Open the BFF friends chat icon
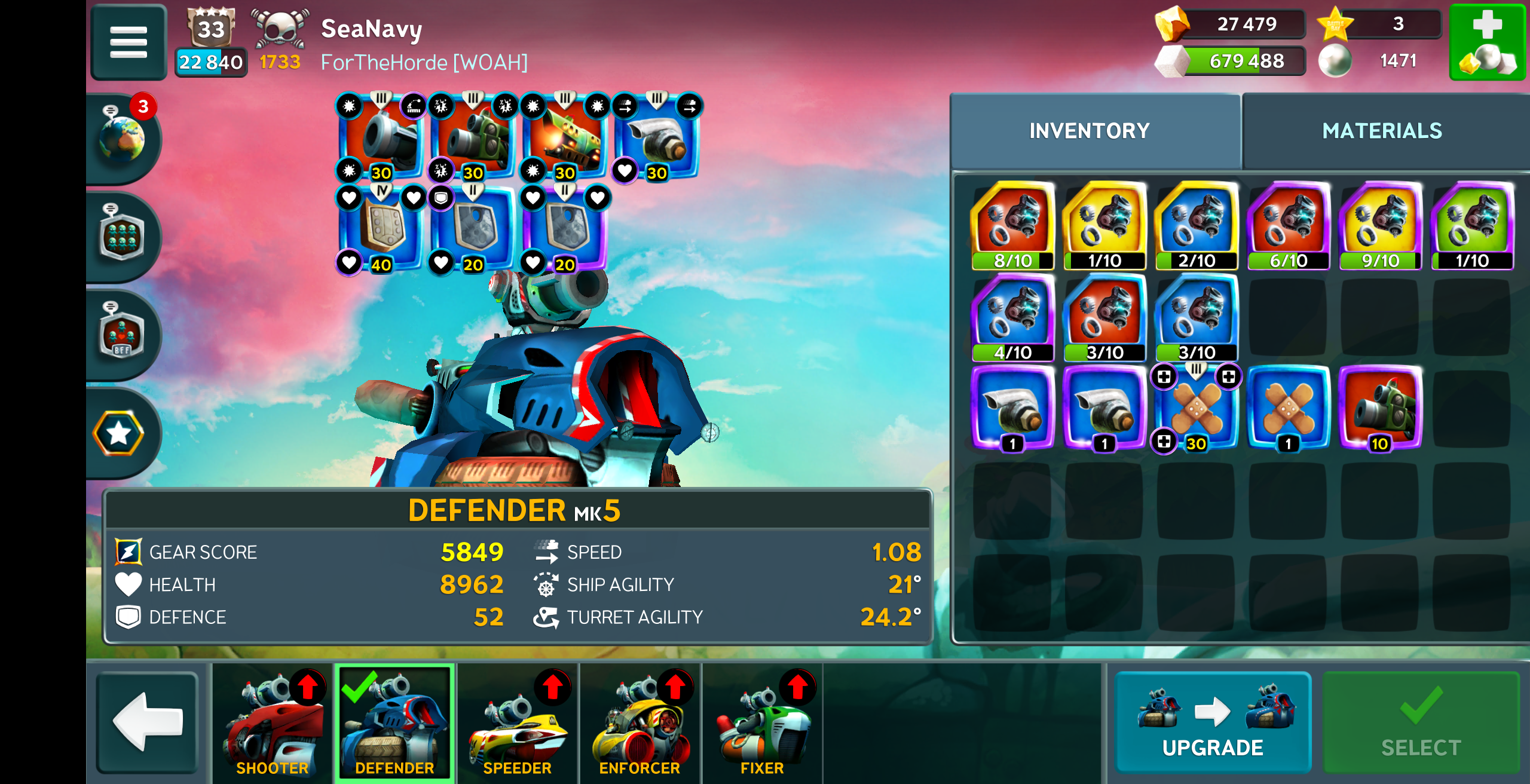The width and height of the screenshot is (1530, 784). (x=122, y=335)
